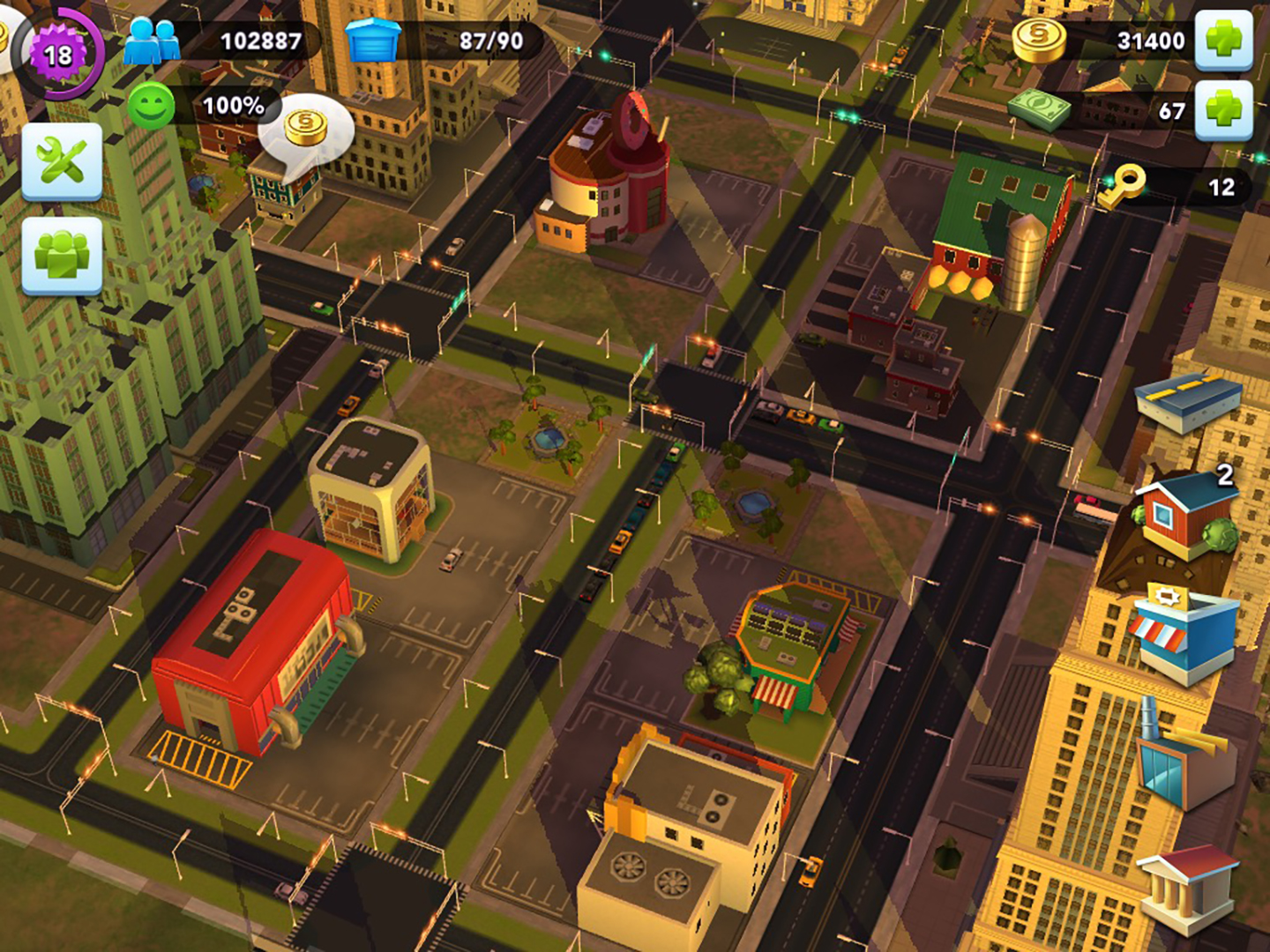1270x952 pixels.
Task: Buy more SimCash with green plus
Action: pyautogui.click(x=1223, y=110)
